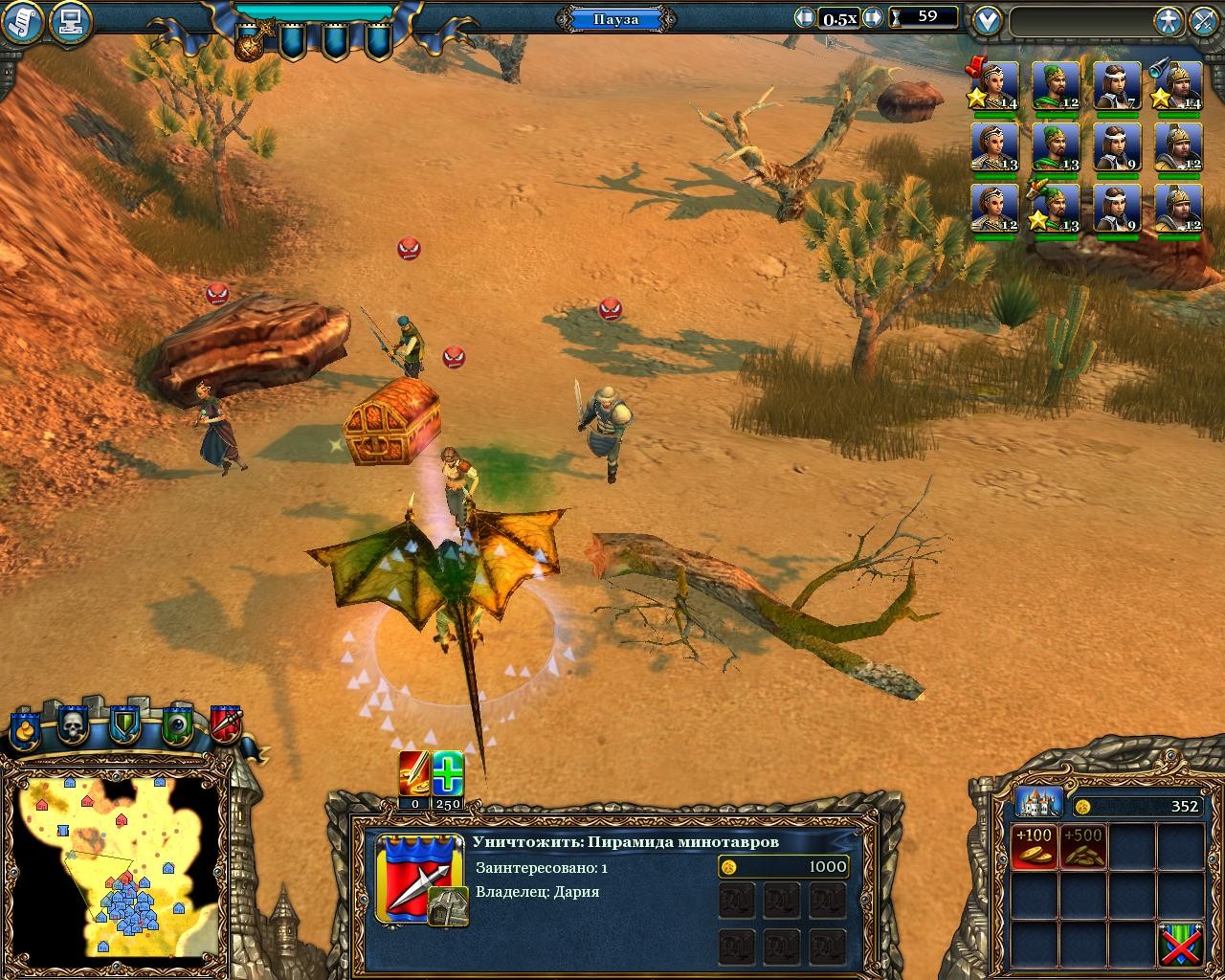The height and width of the screenshot is (980, 1225).
Task: Collapse hero list with down-arrow button
Action: click(987, 20)
